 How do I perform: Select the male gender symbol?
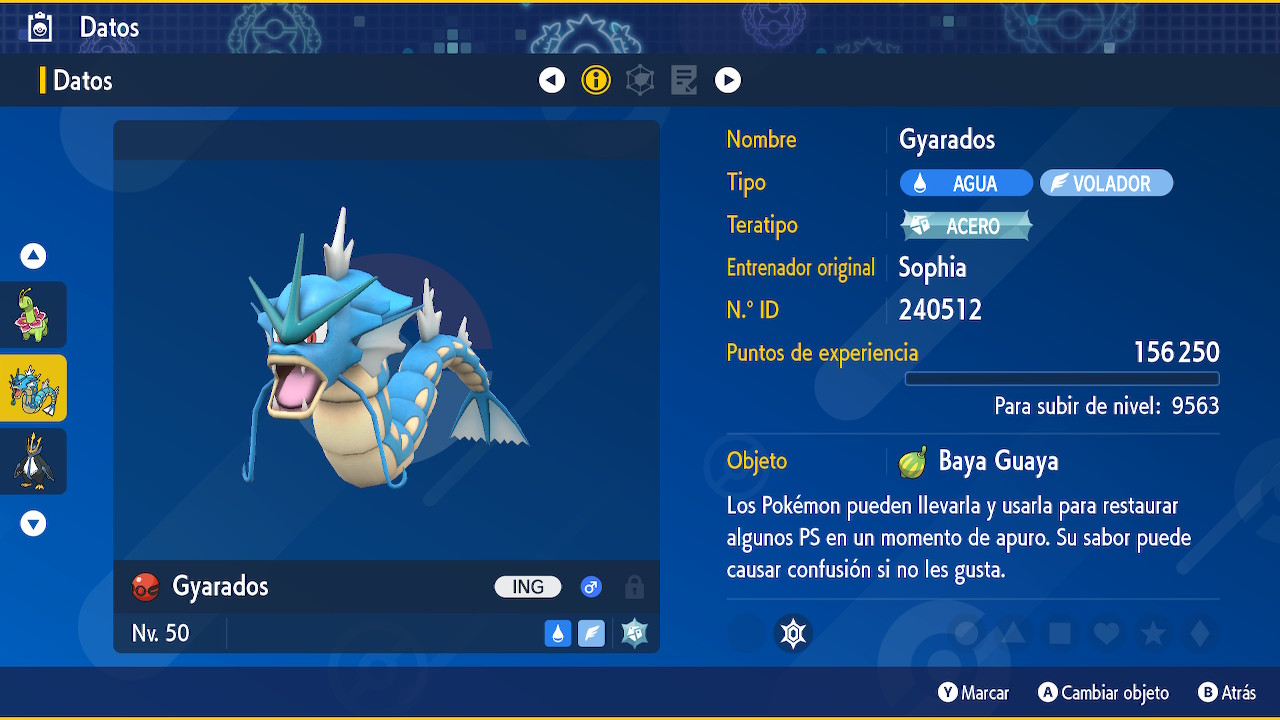[591, 587]
